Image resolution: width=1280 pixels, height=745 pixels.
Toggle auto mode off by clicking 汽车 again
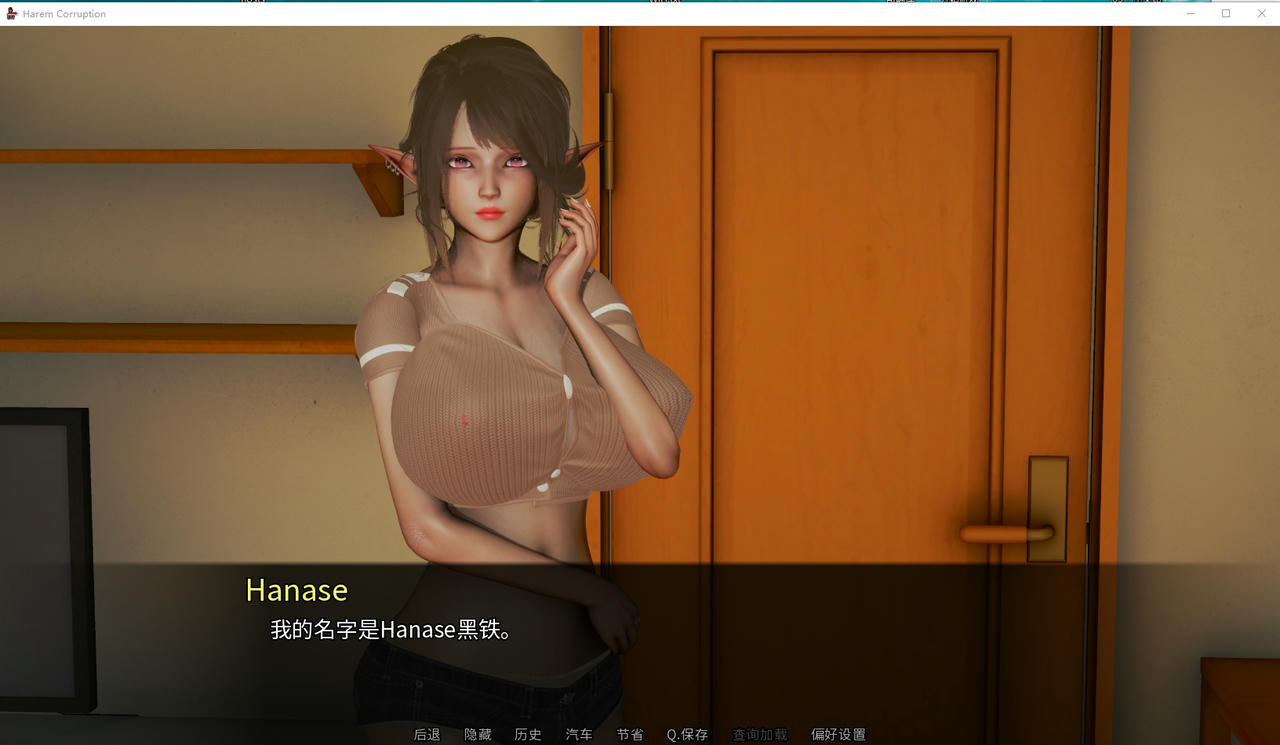click(x=580, y=734)
